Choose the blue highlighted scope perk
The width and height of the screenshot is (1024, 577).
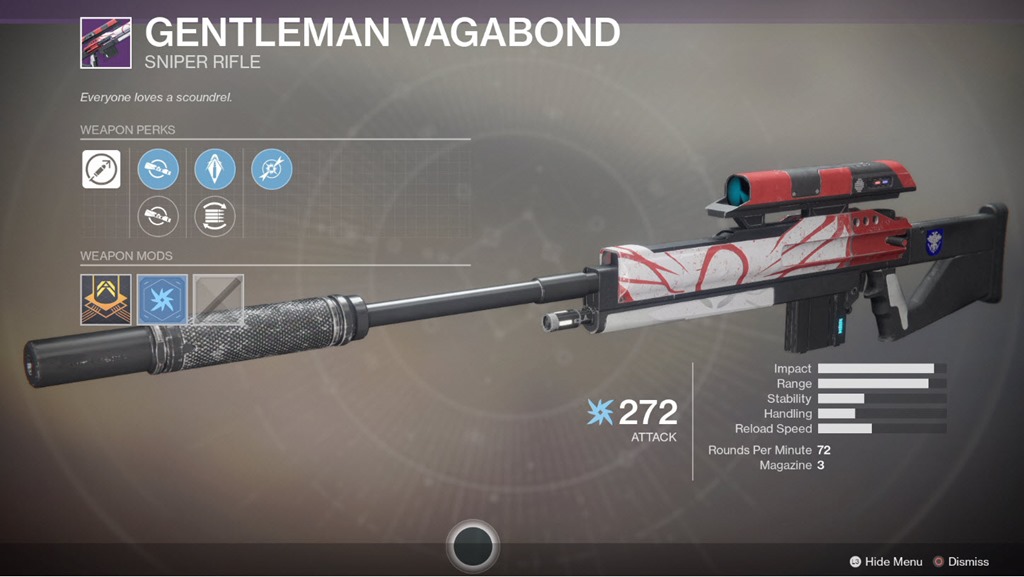tap(158, 169)
